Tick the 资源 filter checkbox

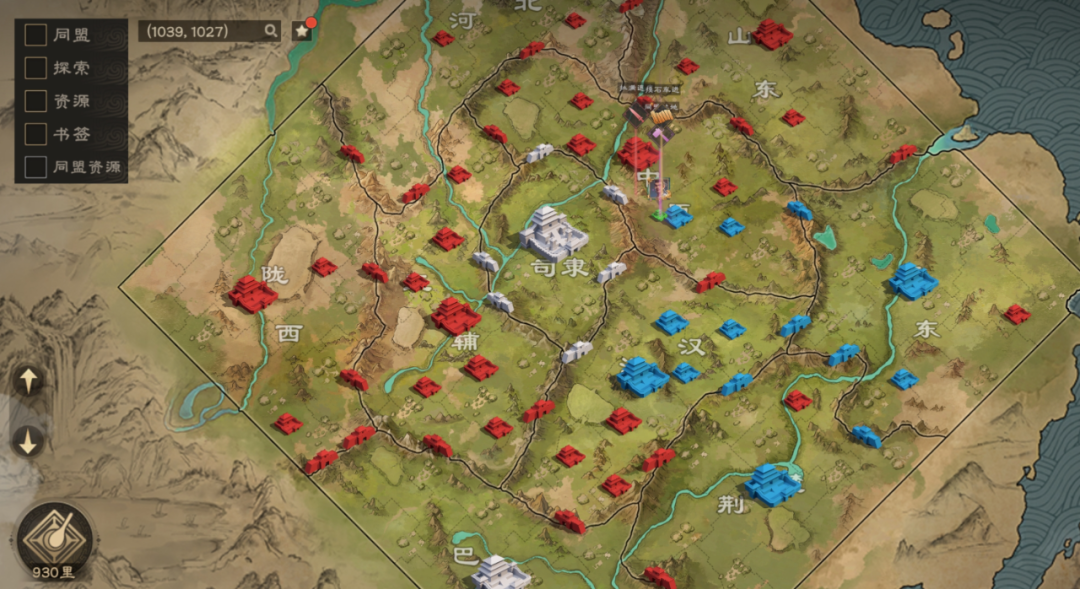(36, 101)
